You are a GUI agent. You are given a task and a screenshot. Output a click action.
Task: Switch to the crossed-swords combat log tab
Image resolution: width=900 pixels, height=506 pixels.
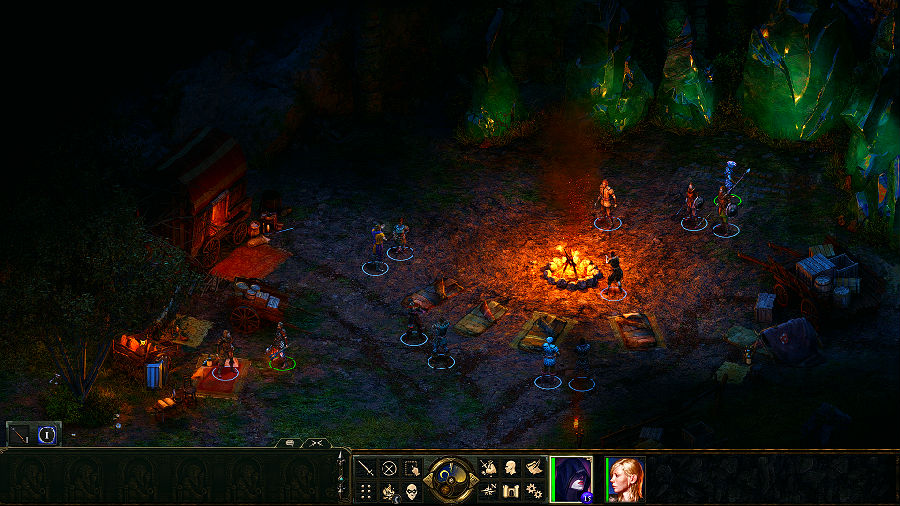coord(316,442)
